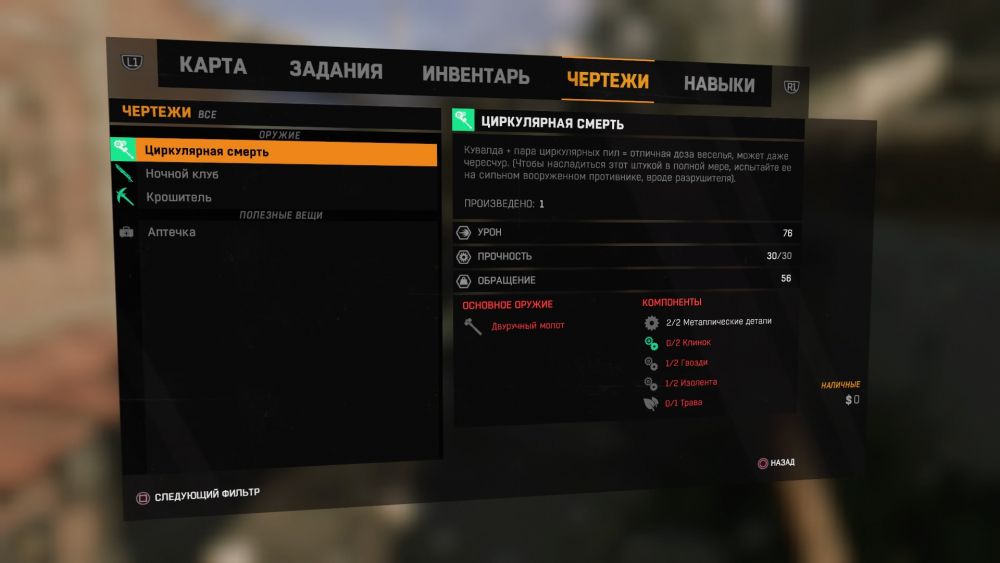The image size is (1000, 563).
Task: Choose the Ночной клуб blueprint
Action: tap(182, 175)
